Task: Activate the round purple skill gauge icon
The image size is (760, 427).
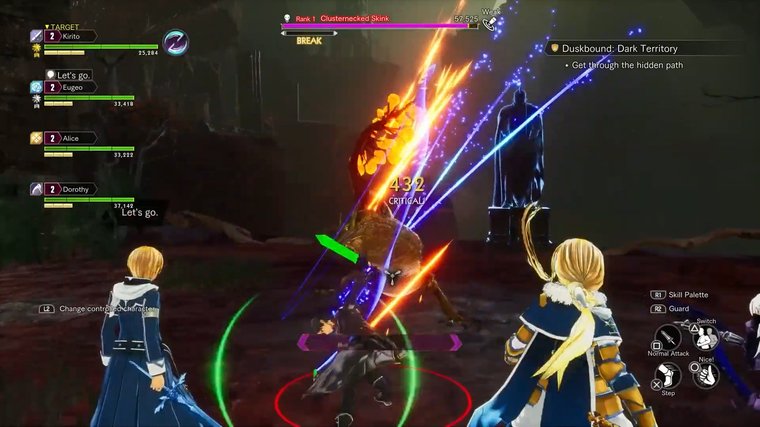Action: coord(177,42)
